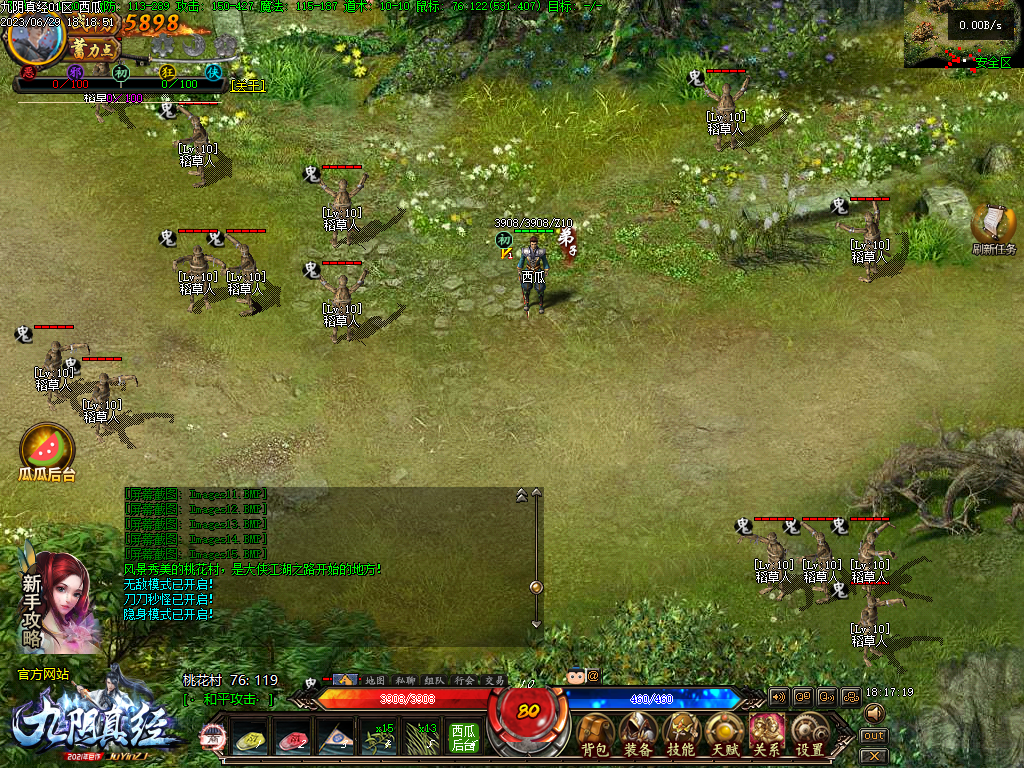1024x768 pixels.
Task: Open the 背包 backpack
Action: coord(595,734)
